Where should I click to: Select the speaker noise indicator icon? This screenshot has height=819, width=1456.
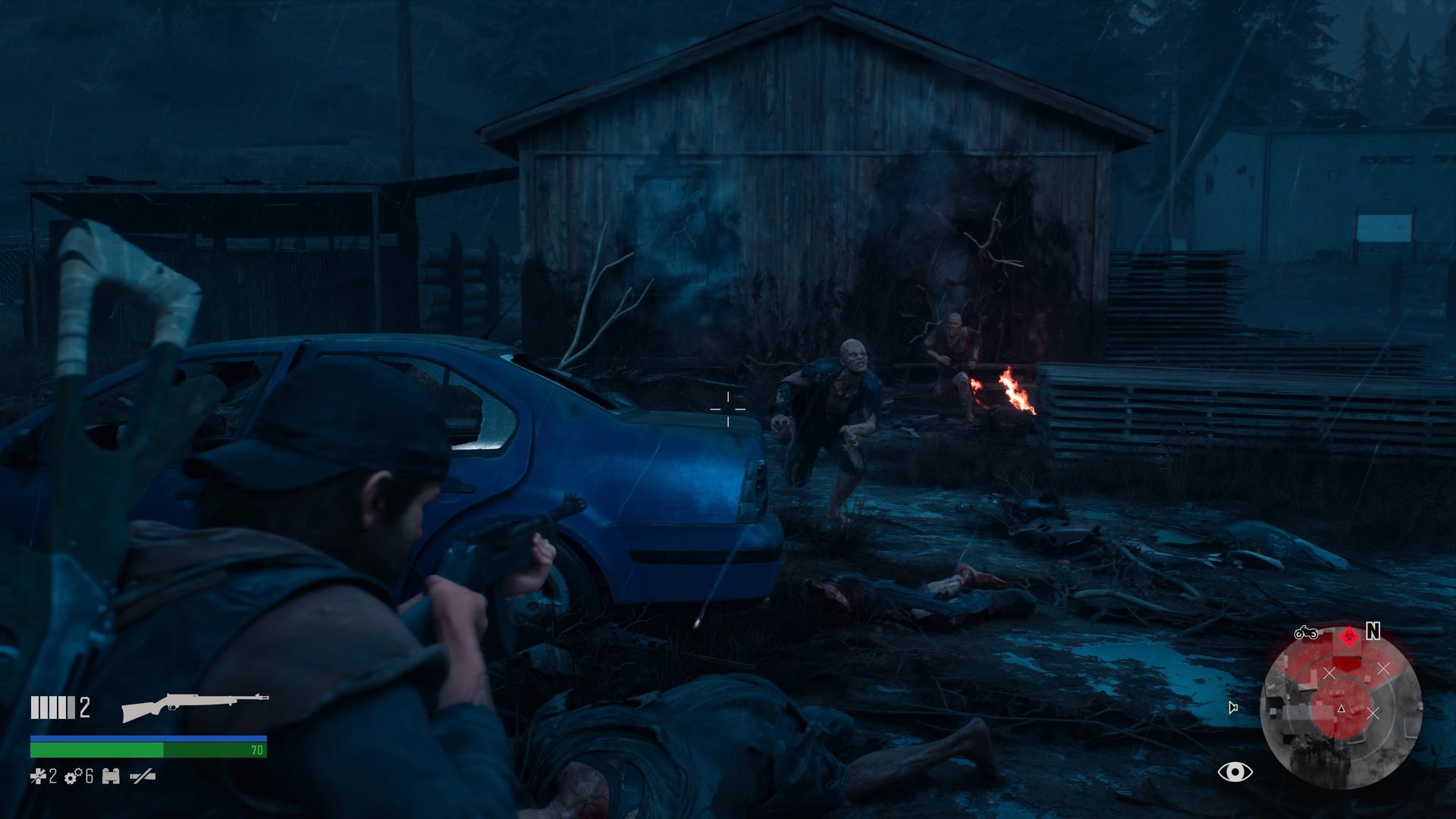click(x=1233, y=708)
